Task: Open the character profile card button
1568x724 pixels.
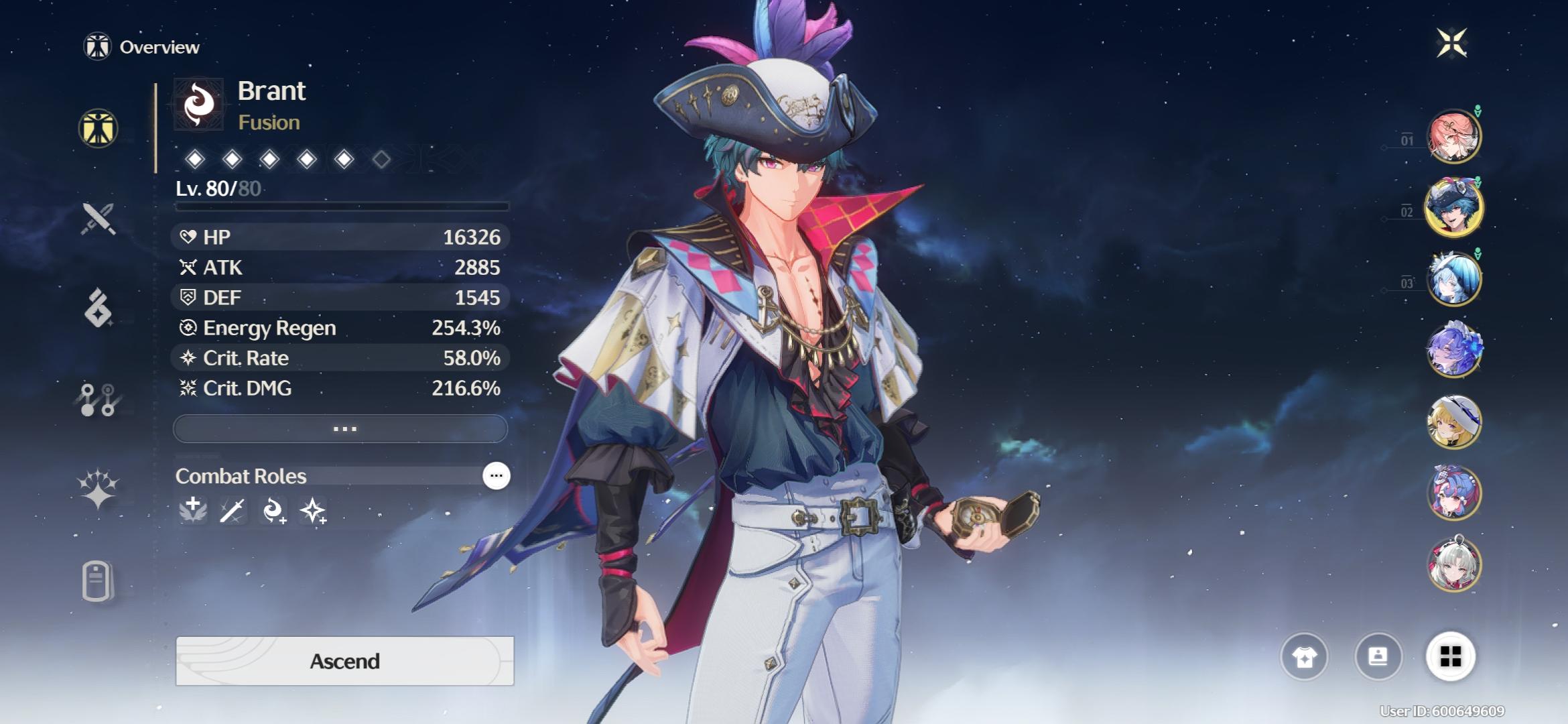Action: tap(1378, 657)
